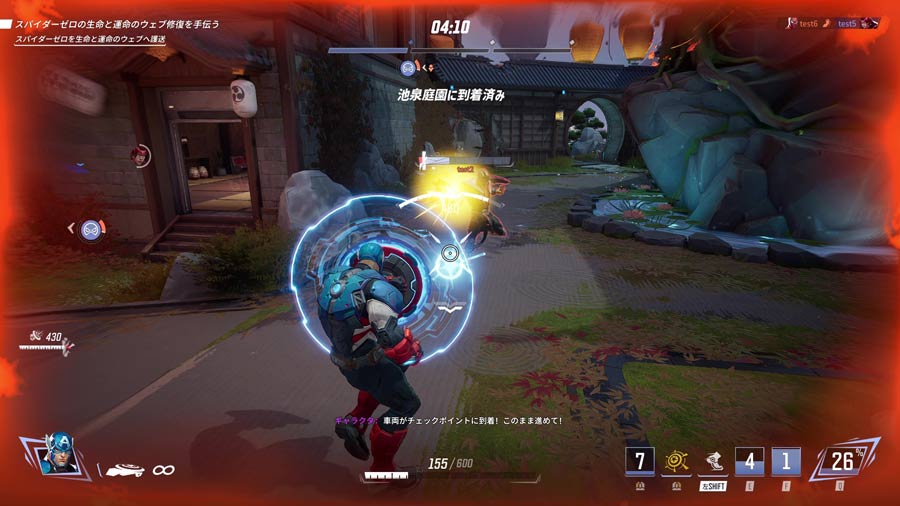Screen dimensions: 900x506
Task: Click the spider objective waypoint marker at left edge
Action: tap(92, 229)
